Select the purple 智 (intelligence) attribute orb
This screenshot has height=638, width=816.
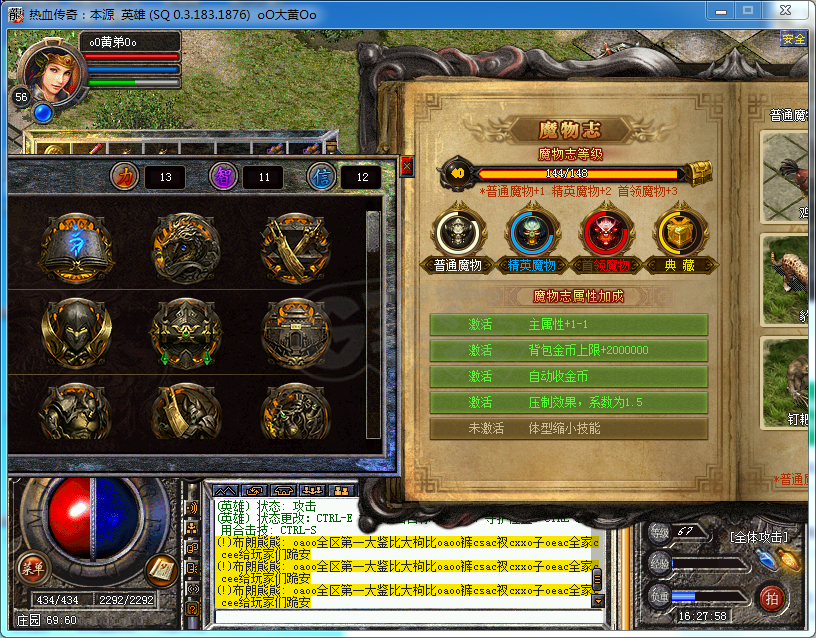point(222,176)
